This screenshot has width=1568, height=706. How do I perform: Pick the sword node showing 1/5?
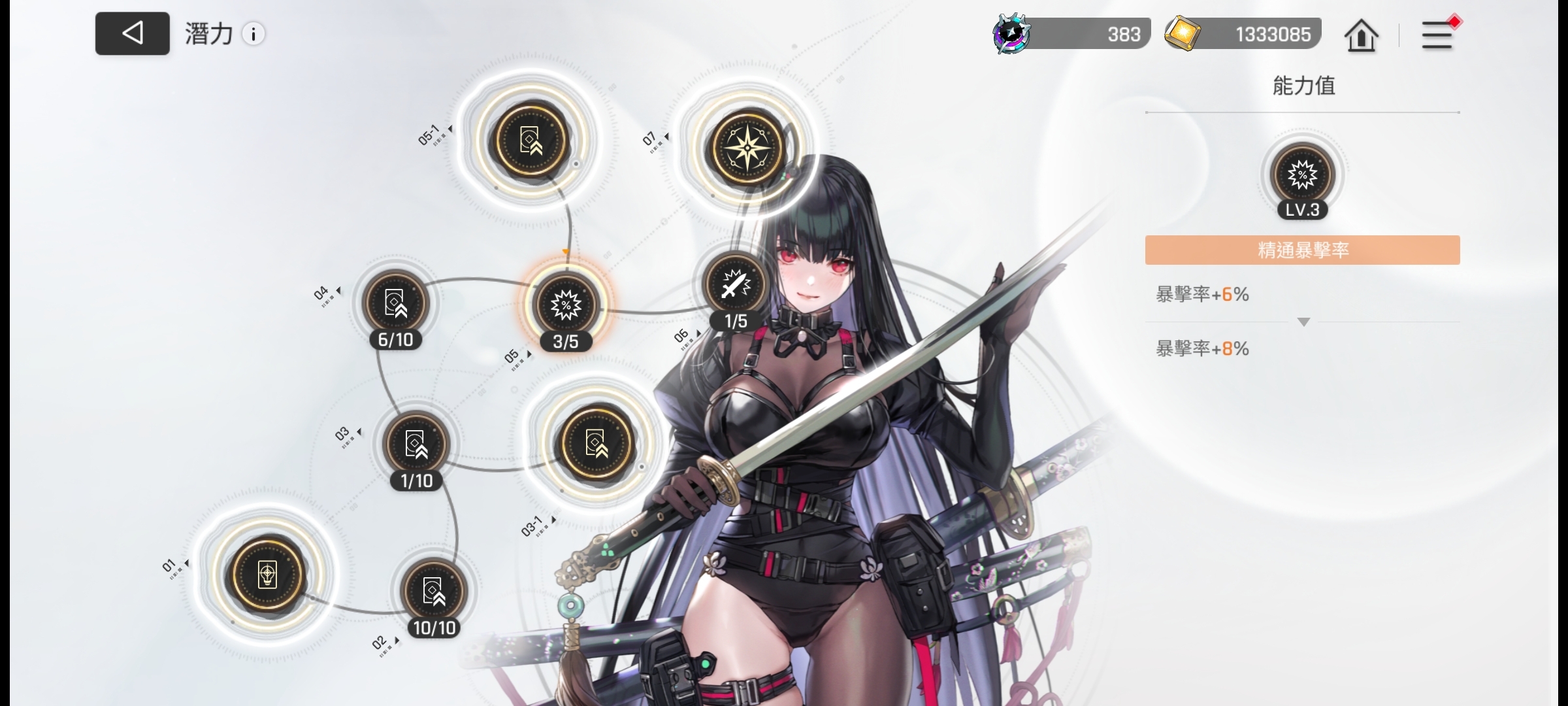[736, 285]
